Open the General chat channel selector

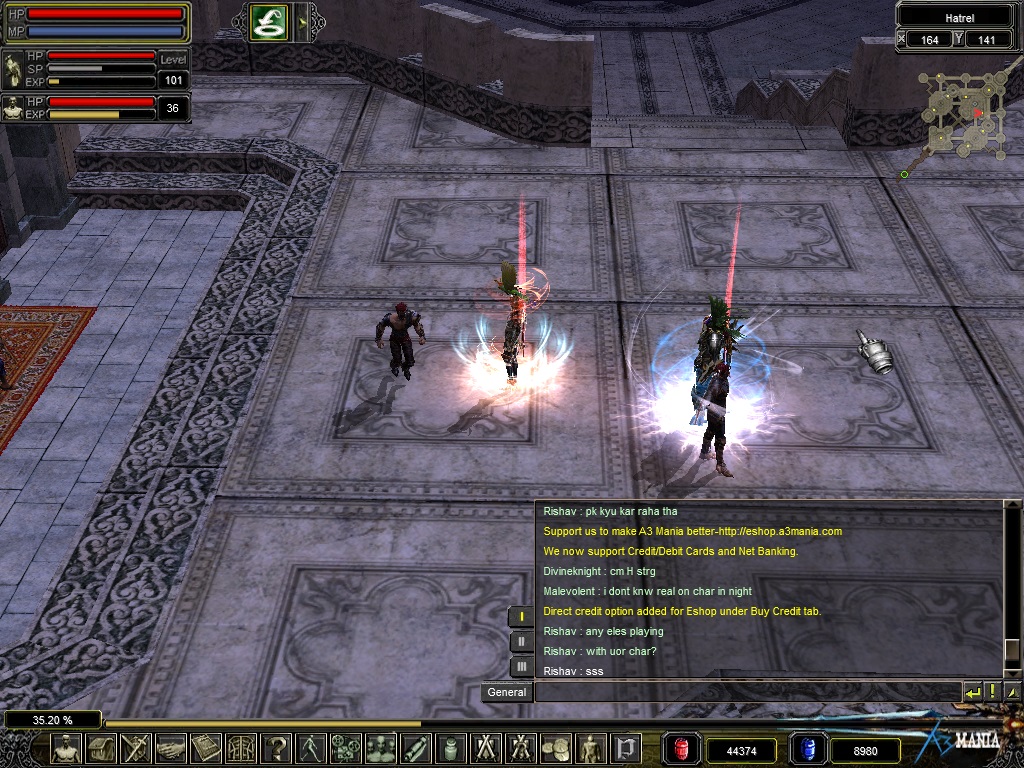[507, 692]
